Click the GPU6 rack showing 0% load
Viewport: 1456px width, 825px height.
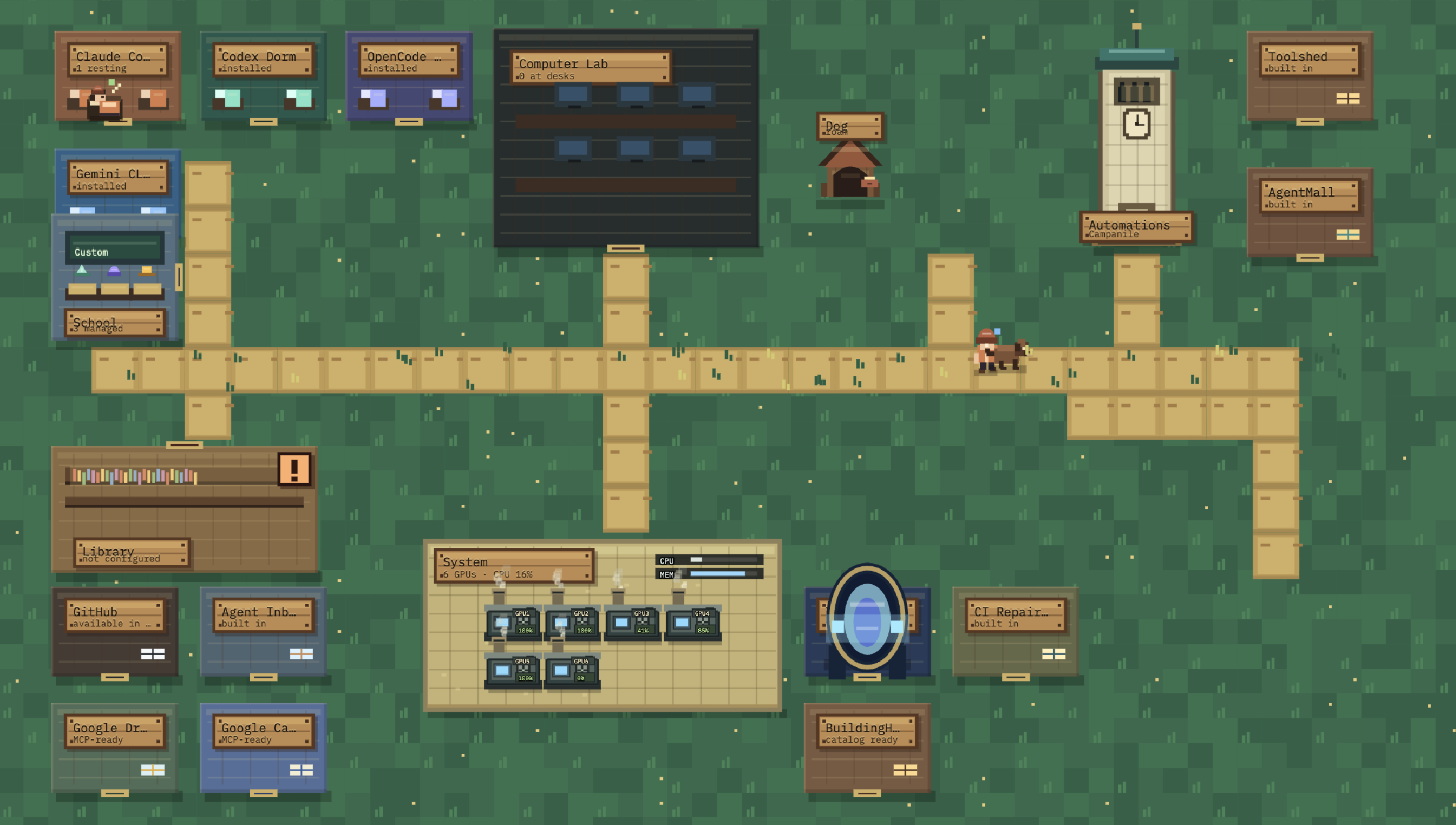coord(570,671)
